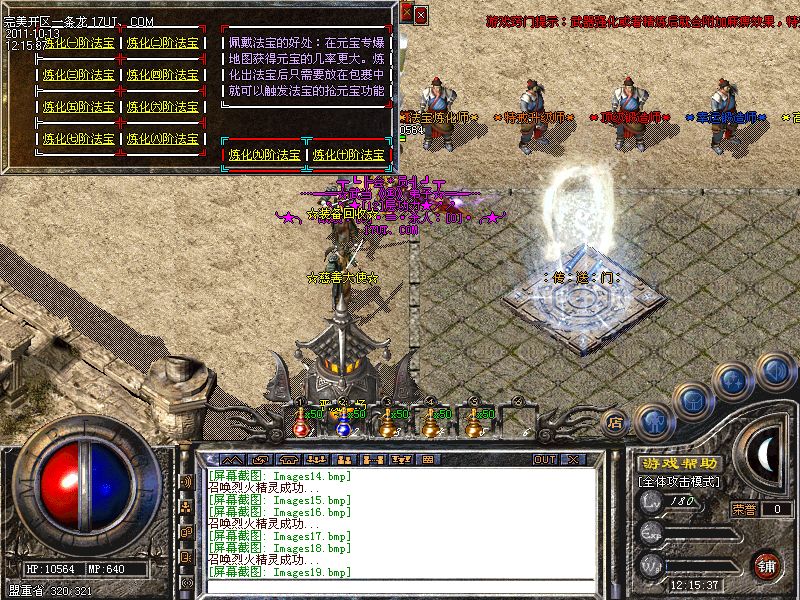
Task: Choose the red-framed 炼化(九)阶法宝 option
Action: coord(264,155)
